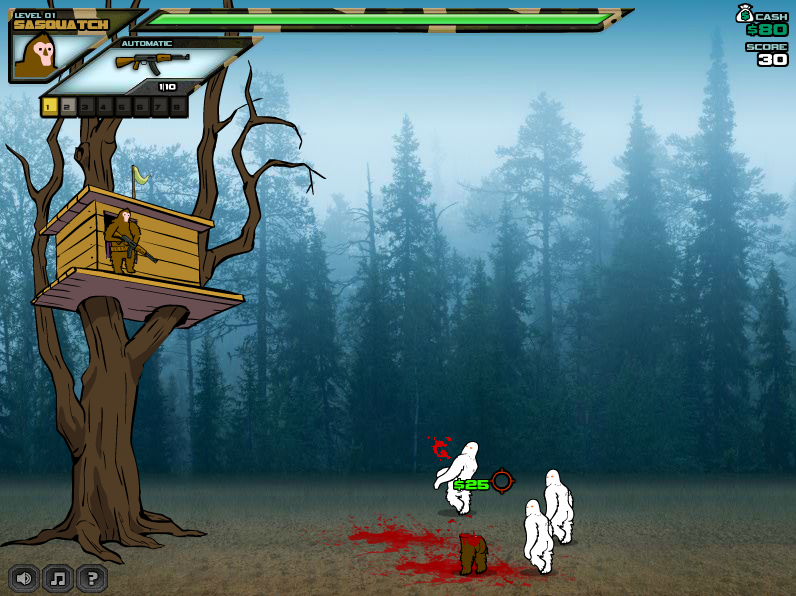Select weapon slot 5
Screen dimensions: 796x596
(123, 106)
